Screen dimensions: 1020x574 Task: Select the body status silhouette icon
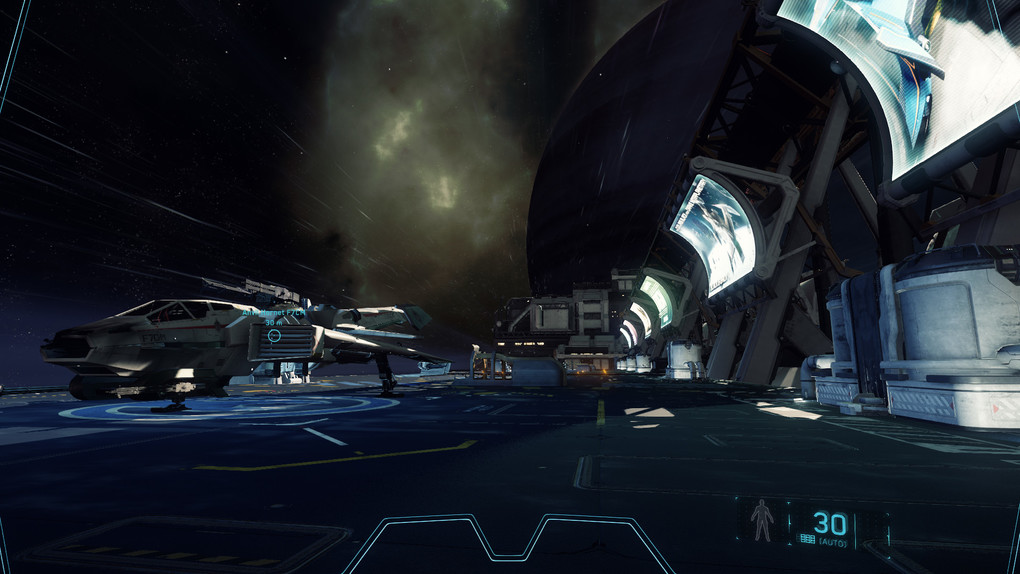[x=761, y=521]
